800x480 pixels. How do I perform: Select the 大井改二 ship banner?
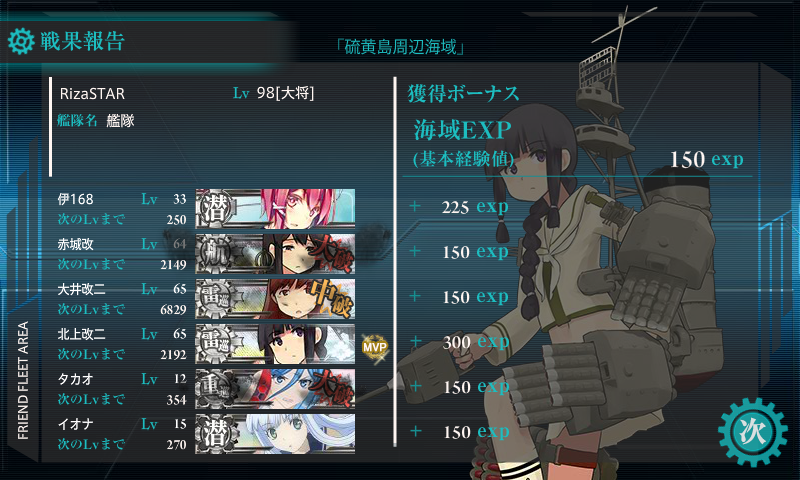click(x=275, y=299)
